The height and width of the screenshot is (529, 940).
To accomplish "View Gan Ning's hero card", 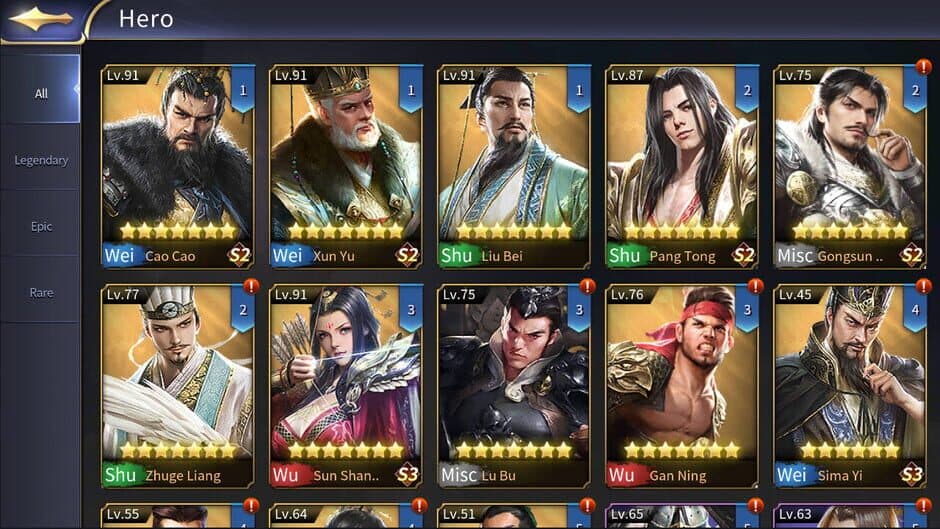I will tap(682, 385).
